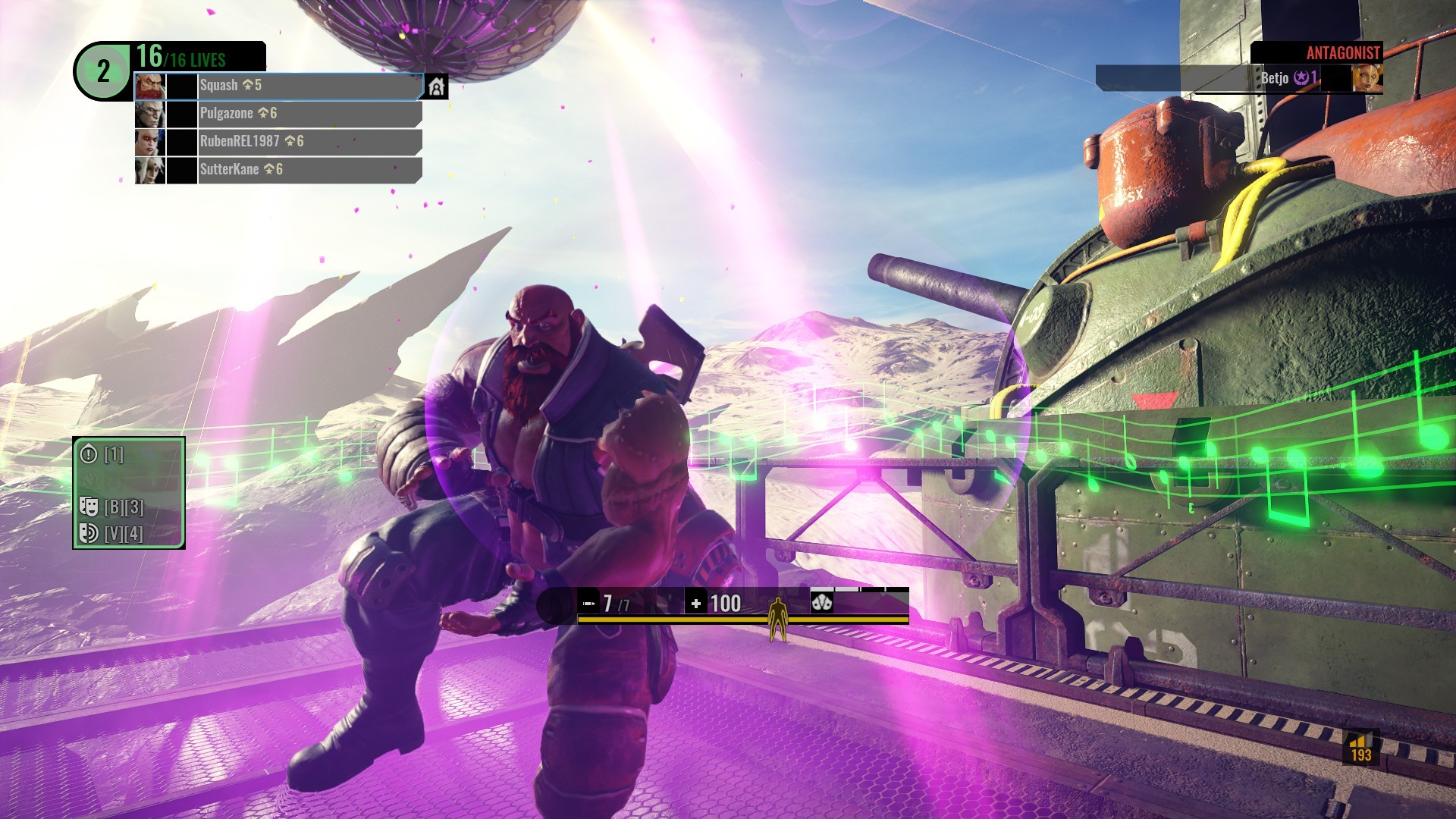Select Pulgazone's row in the team roster
The image size is (1456, 819).
(278, 114)
